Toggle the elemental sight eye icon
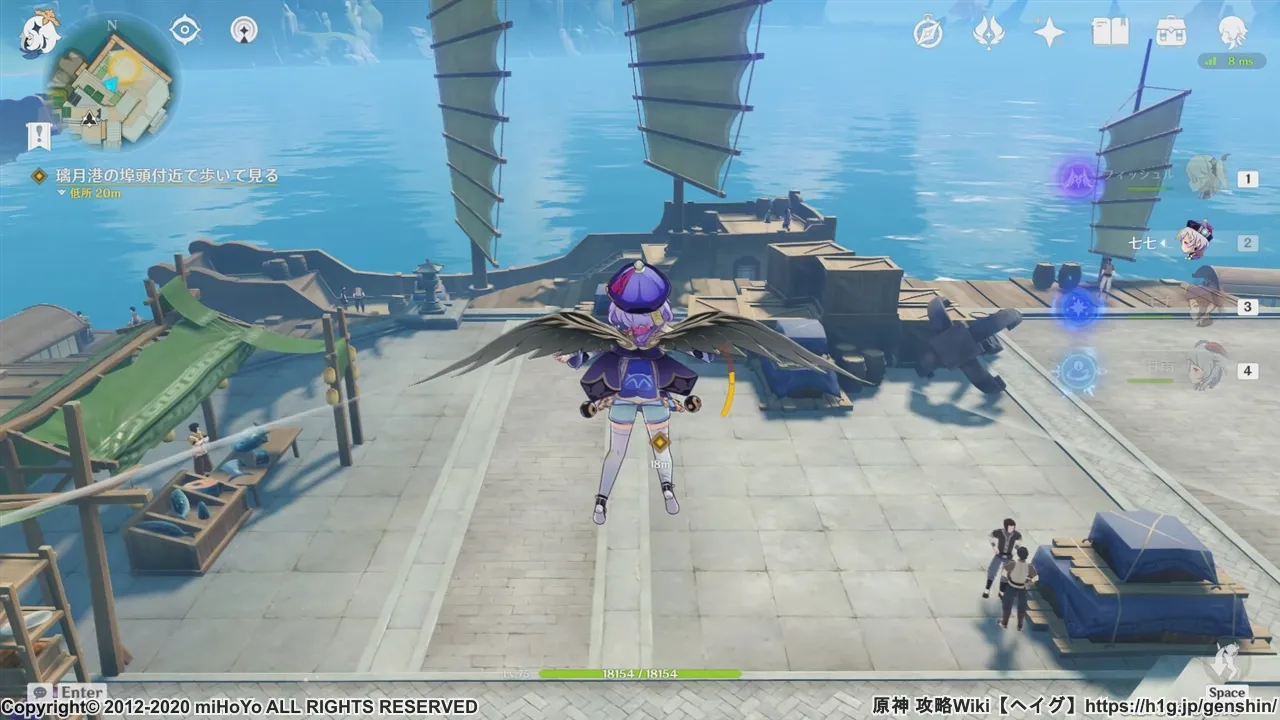Screen dimensions: 1280x720 [x=185, y=30]
